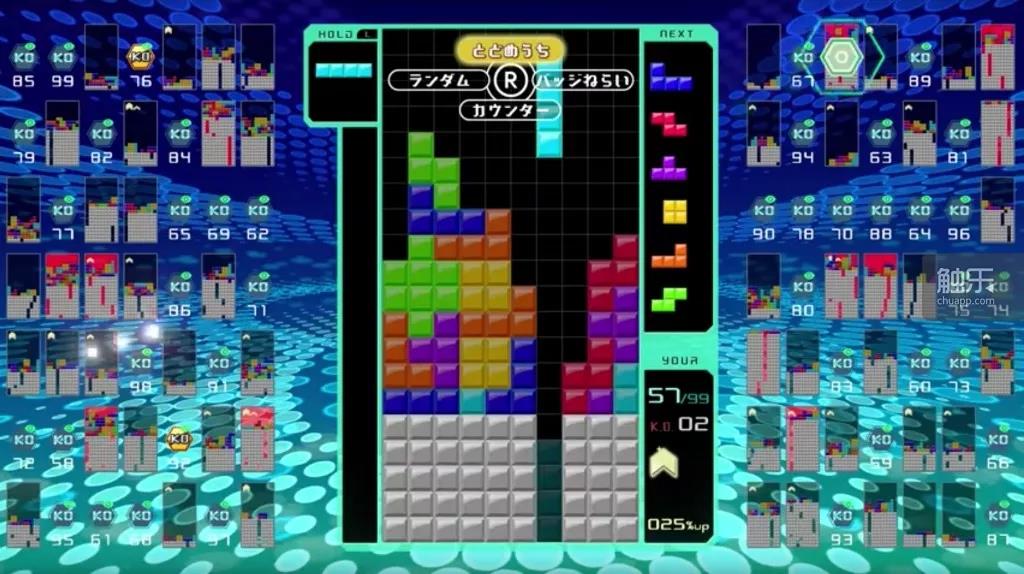The image size is (1024, 574).
Task: Click the held cyan I-piece in HOLD box
Action: pos(343,70)
